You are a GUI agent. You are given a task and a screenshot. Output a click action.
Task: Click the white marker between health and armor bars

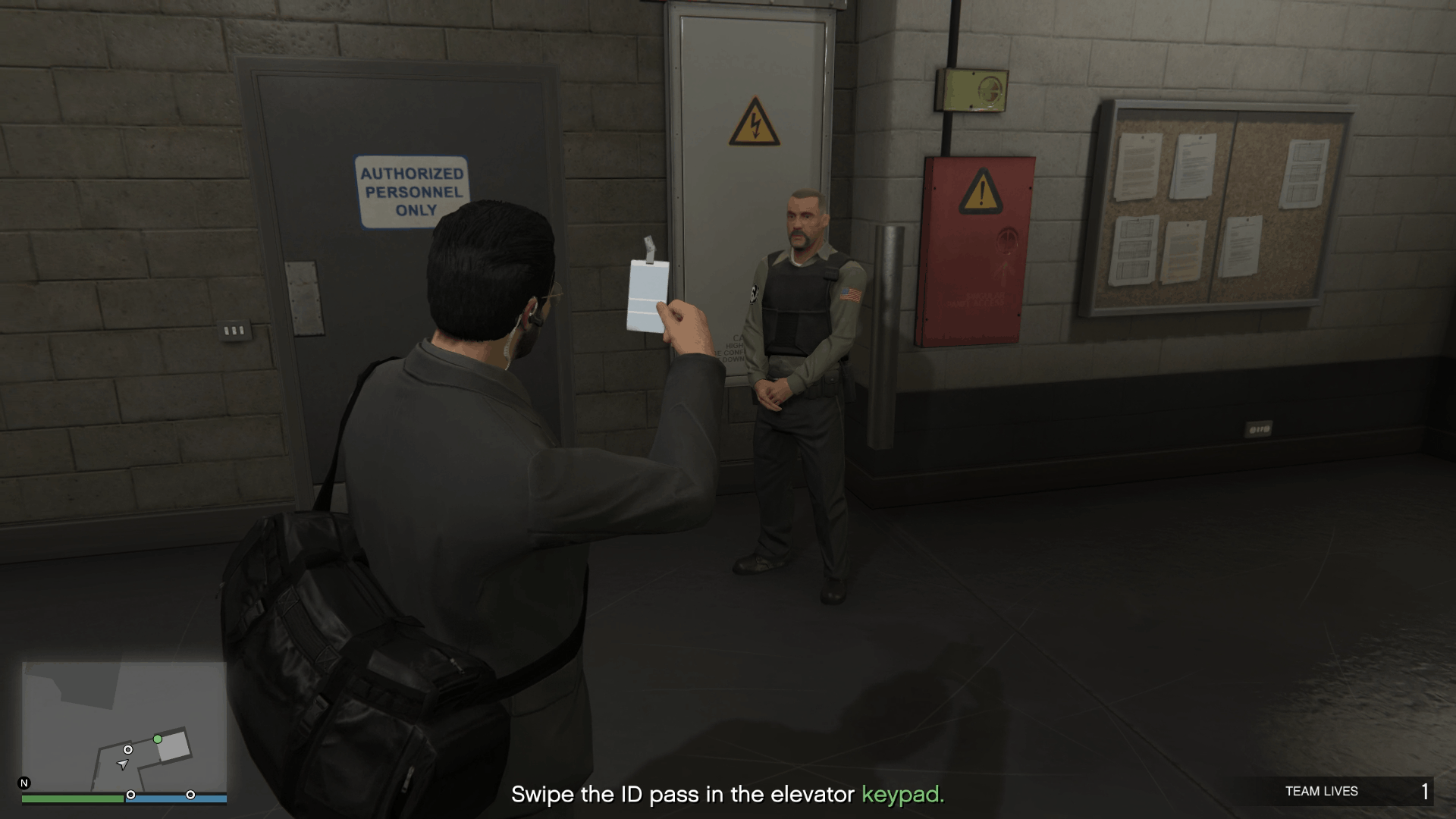coord(131,795)
